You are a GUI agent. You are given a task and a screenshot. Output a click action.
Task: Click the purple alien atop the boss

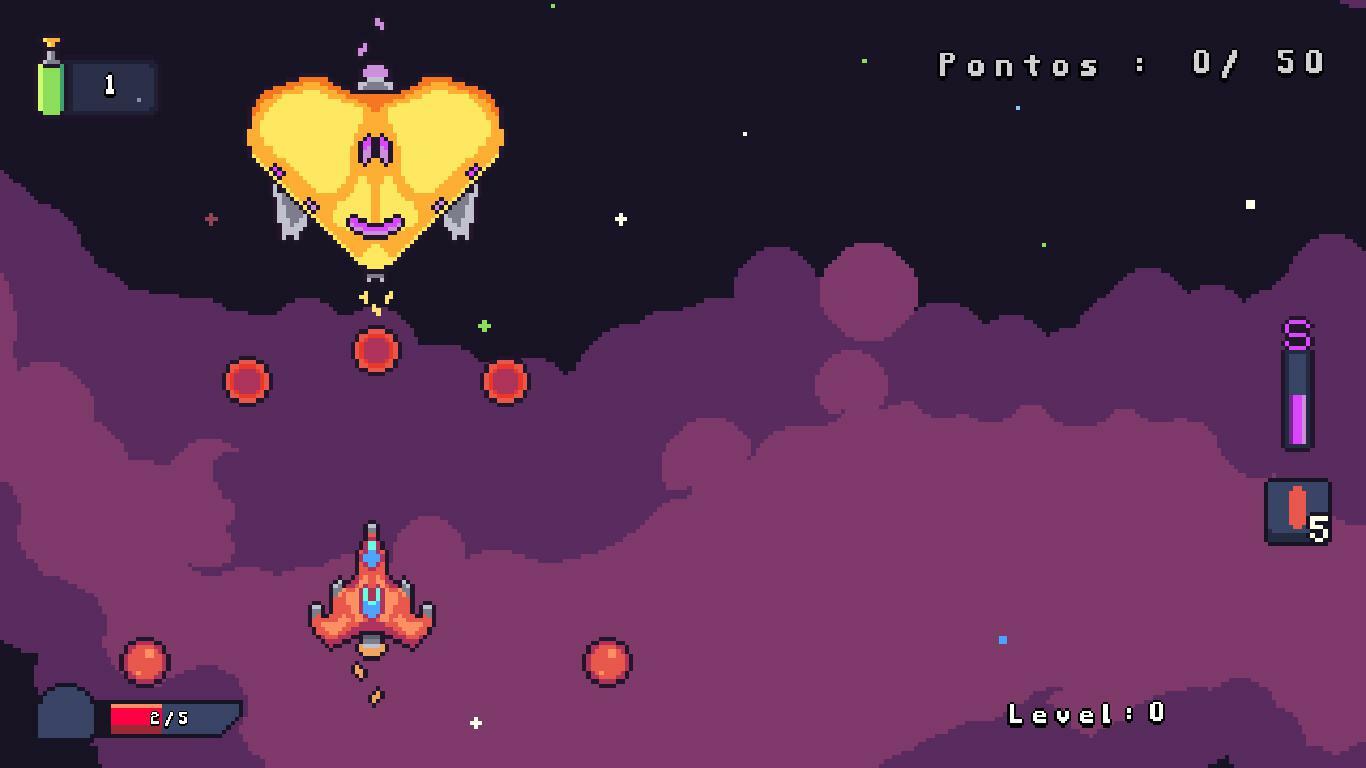tap(374, 72)
